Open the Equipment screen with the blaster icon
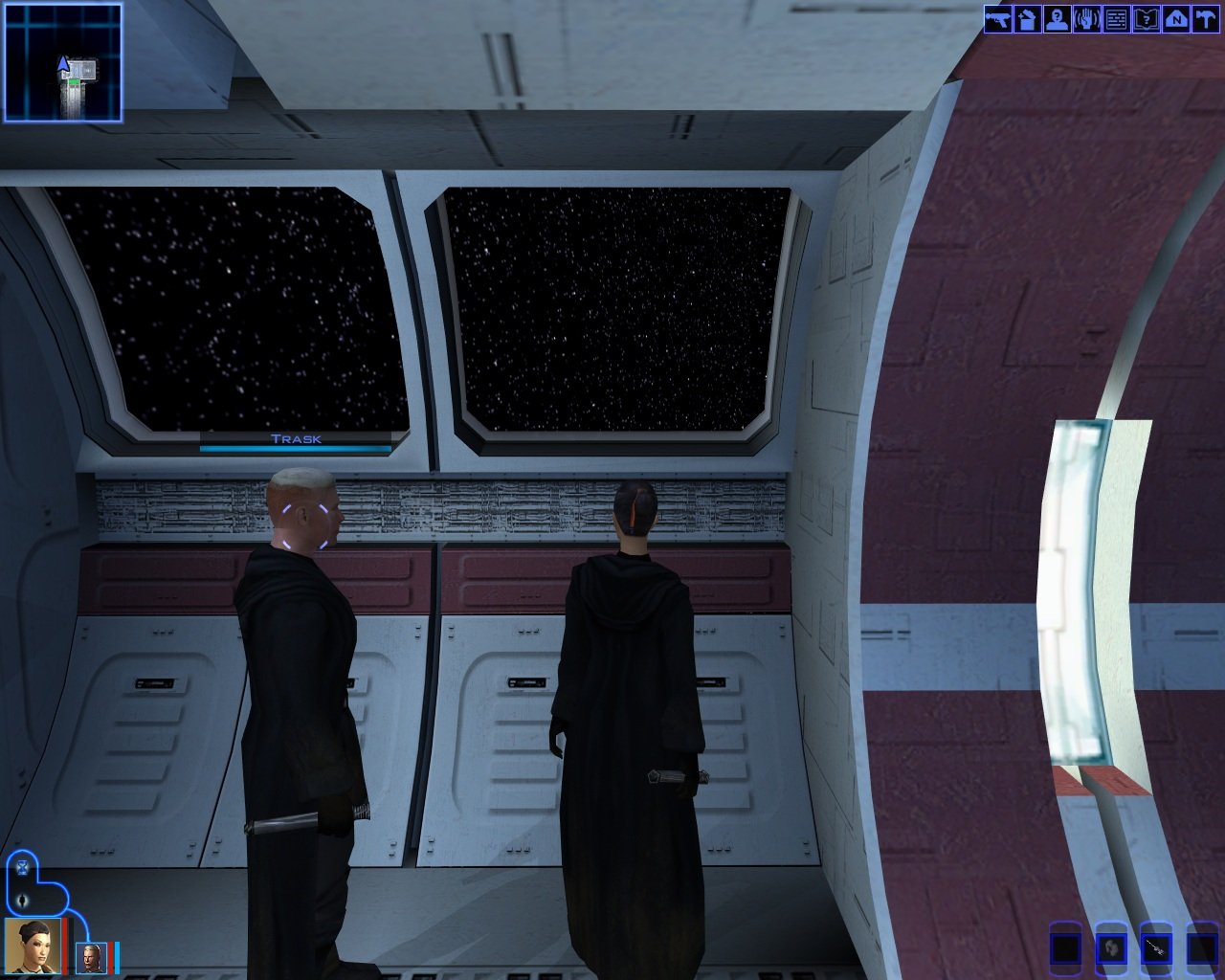The width and height of the screenshot is (1225, 980). click(998, 19)
